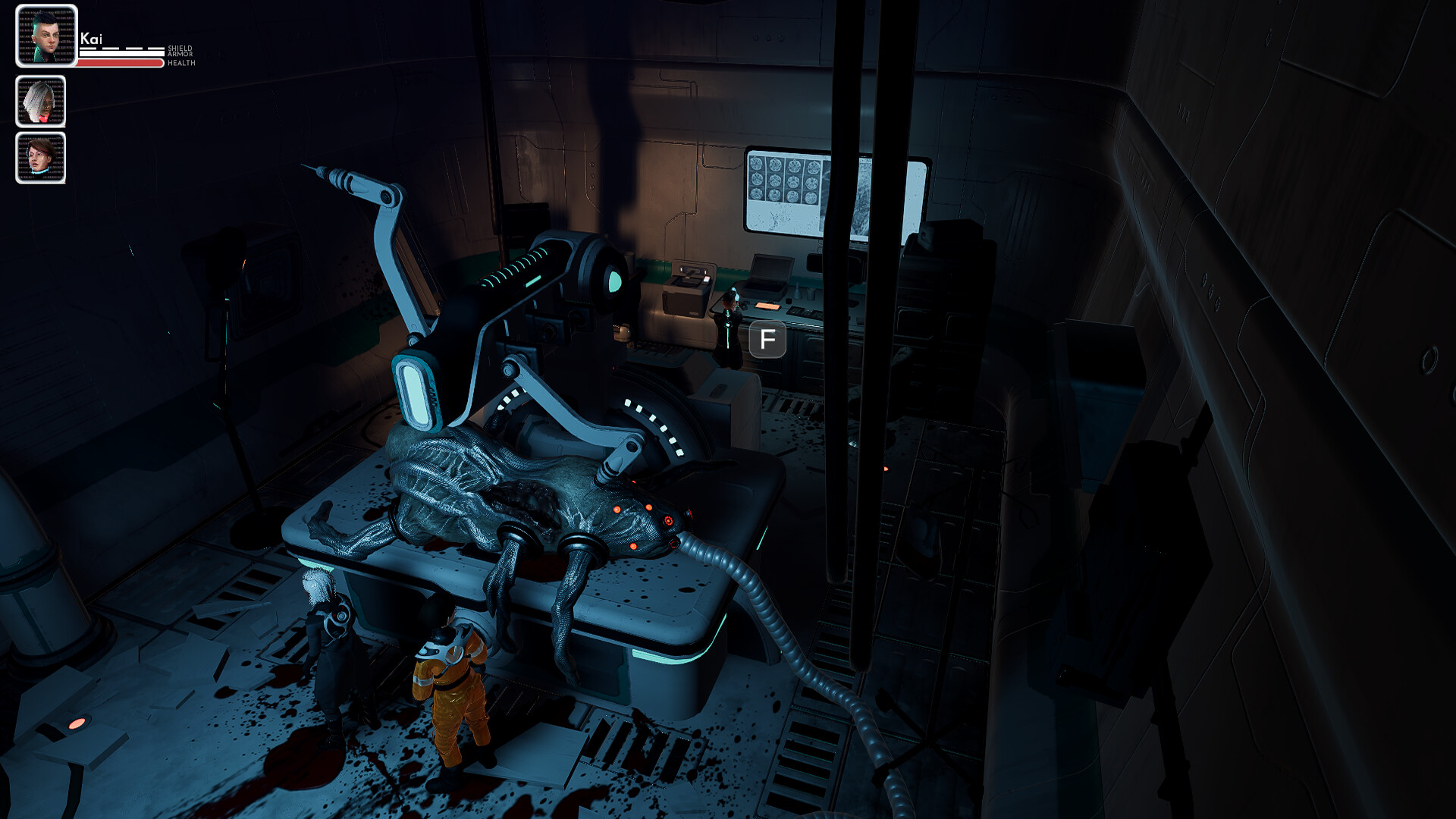This screenshot has height=819, width=1456.
Task: Select the white-haired companion's portrait
Action: [41, 101]
